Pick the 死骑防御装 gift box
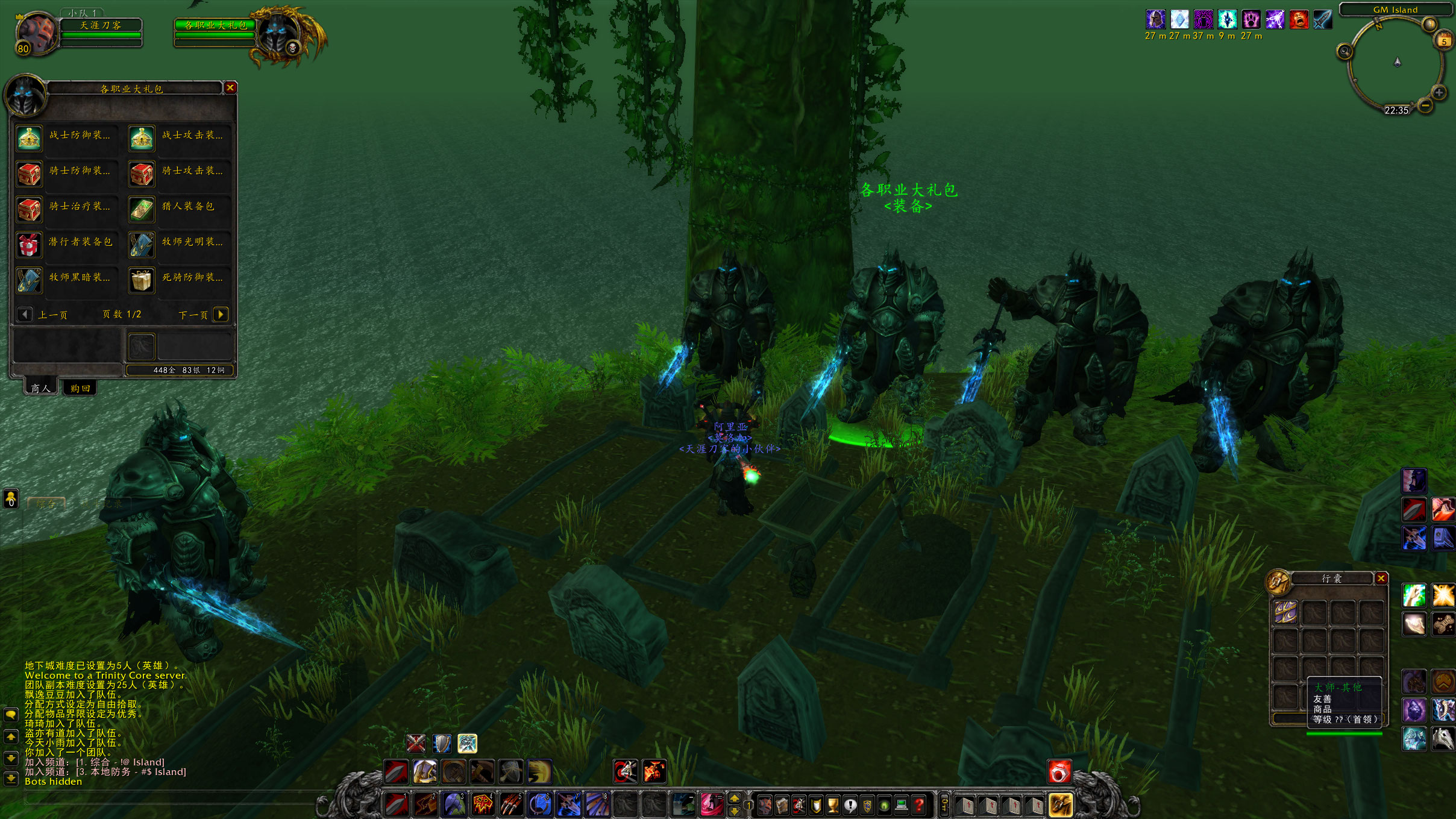Screen dimensions: 1456x819 click(142, 281)
